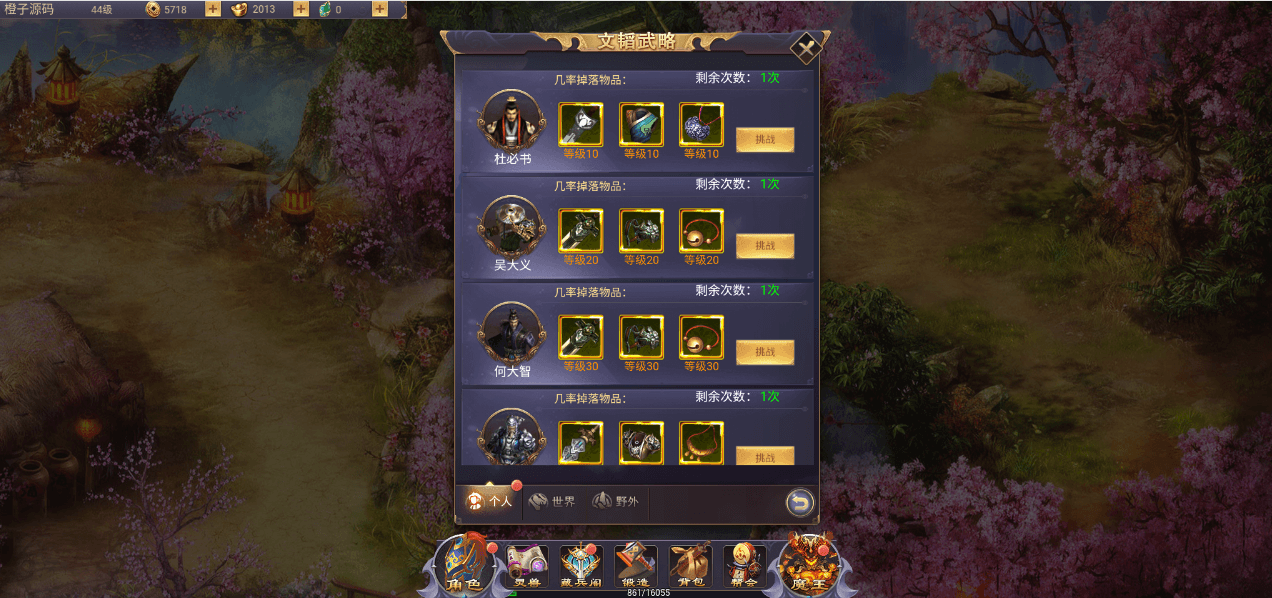Add more copper coins with plus button
This screenshot has width=1272, height=598.
pyautogui.click(x=213, y=9)
